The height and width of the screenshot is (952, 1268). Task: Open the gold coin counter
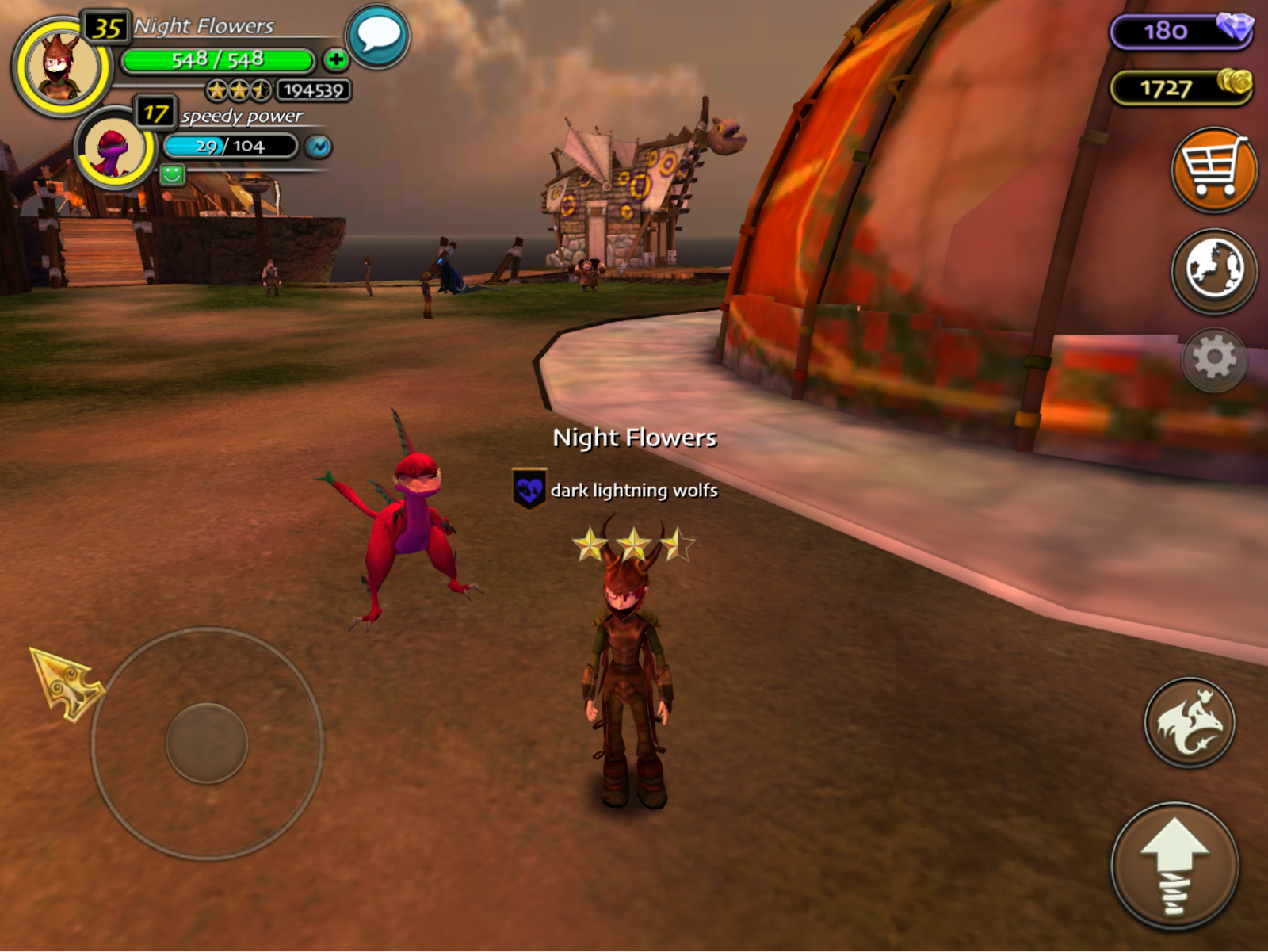(x=1181, y=87)
